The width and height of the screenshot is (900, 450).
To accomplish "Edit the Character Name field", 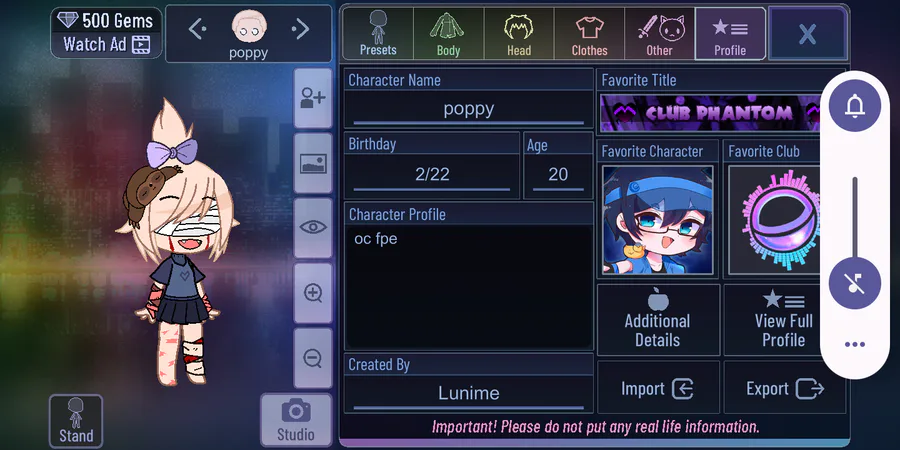I will pos(468,109).
